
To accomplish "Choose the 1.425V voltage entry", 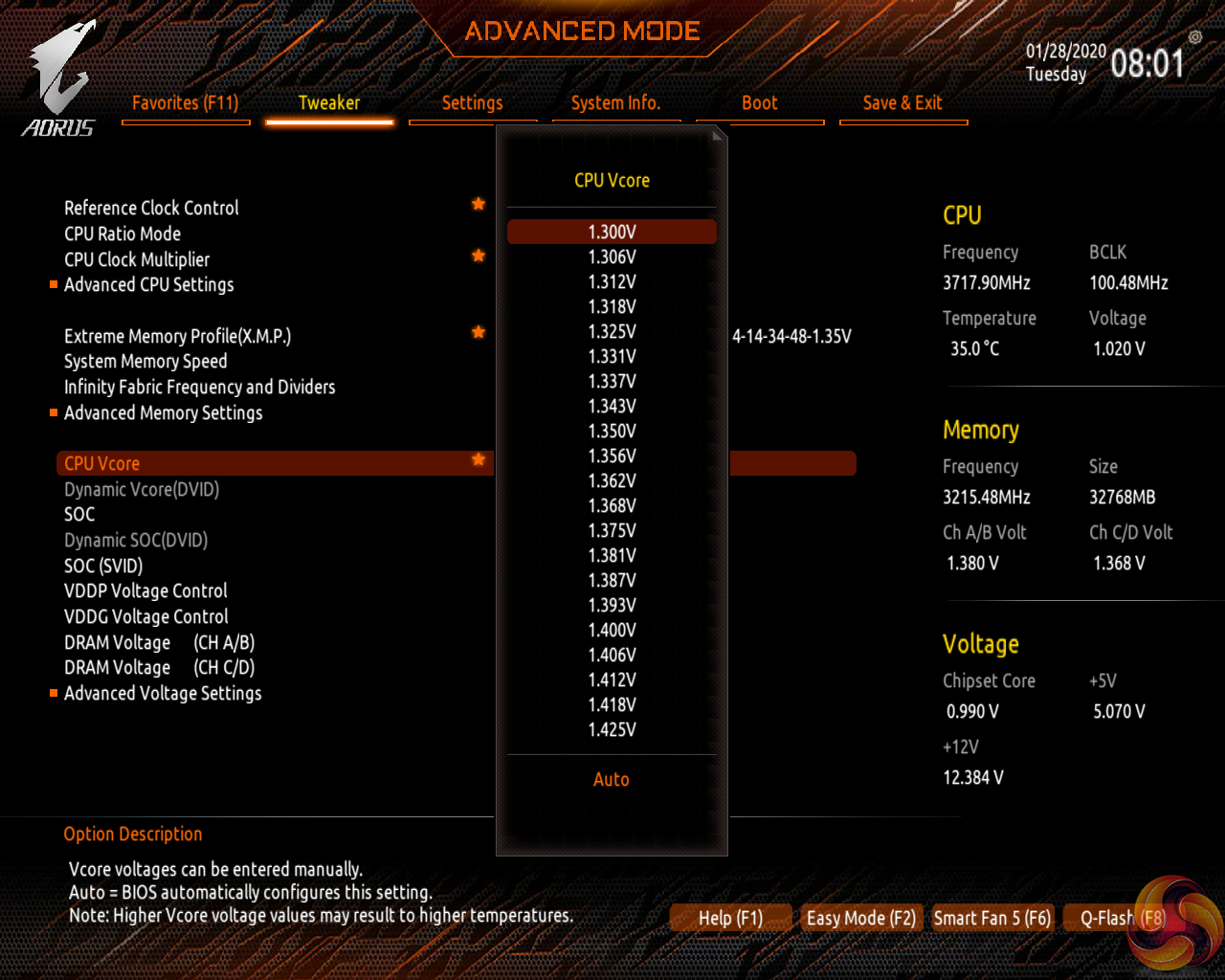I will (x=612, y=729).
